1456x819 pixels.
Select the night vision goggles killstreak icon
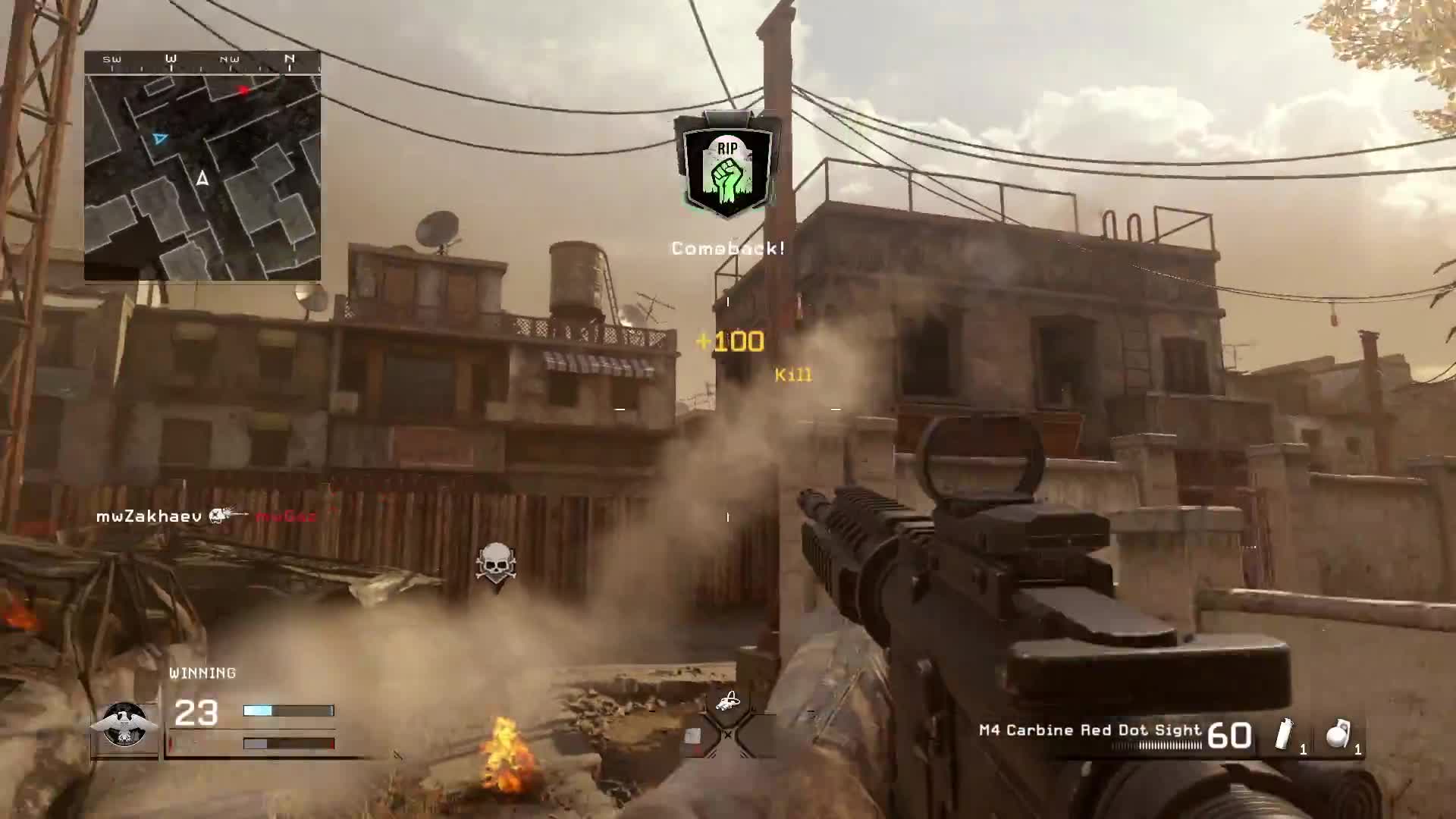coord(730,701)
